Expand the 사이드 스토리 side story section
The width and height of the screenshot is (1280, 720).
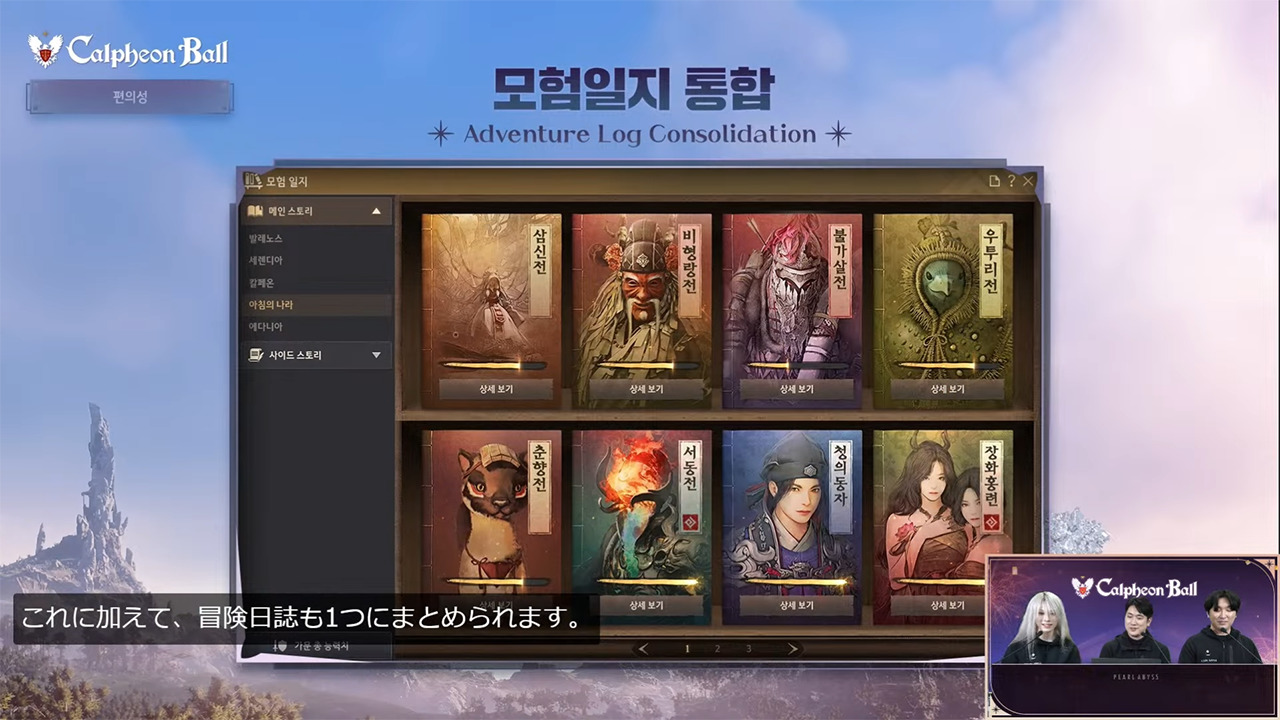[x=376, y=355]
